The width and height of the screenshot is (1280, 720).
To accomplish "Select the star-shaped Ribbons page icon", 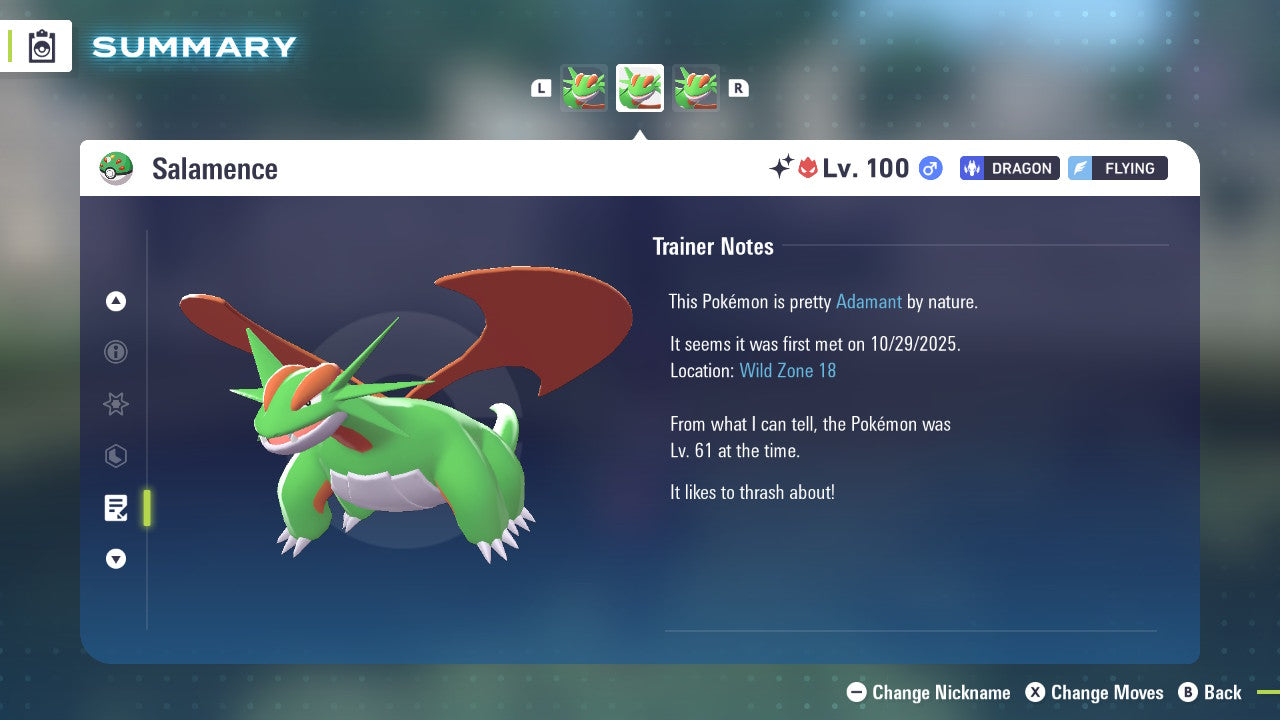I will click(116, 404).
